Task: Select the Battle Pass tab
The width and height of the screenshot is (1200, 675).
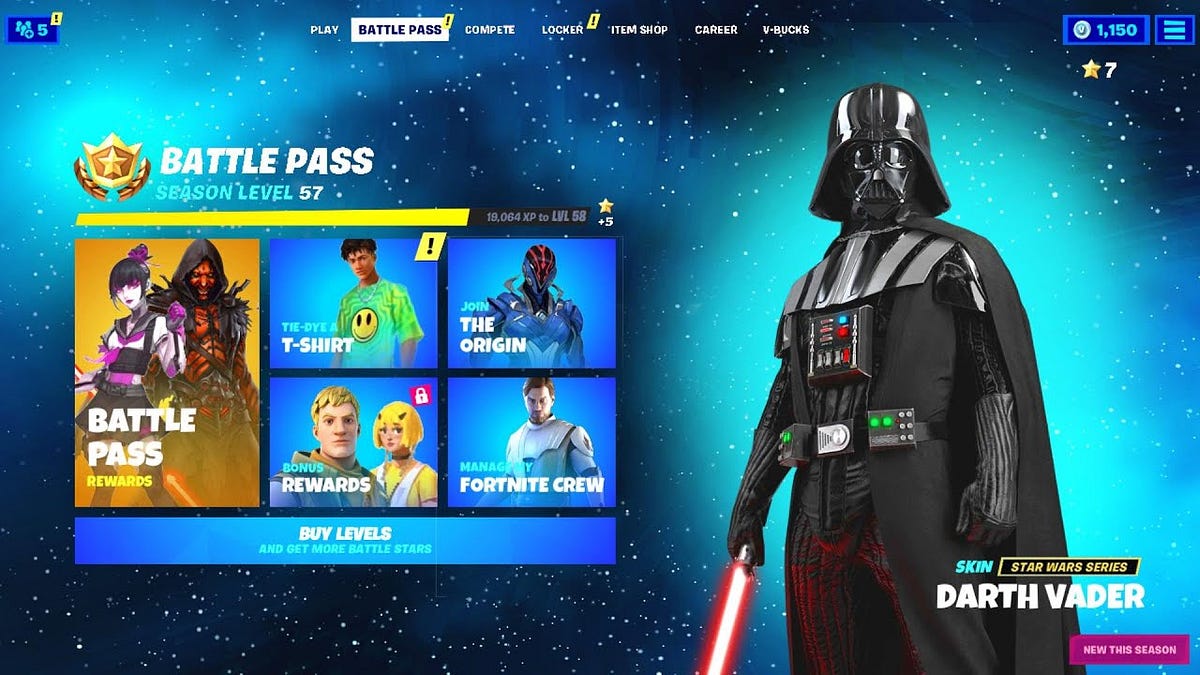Action: (x=399, y=30)
